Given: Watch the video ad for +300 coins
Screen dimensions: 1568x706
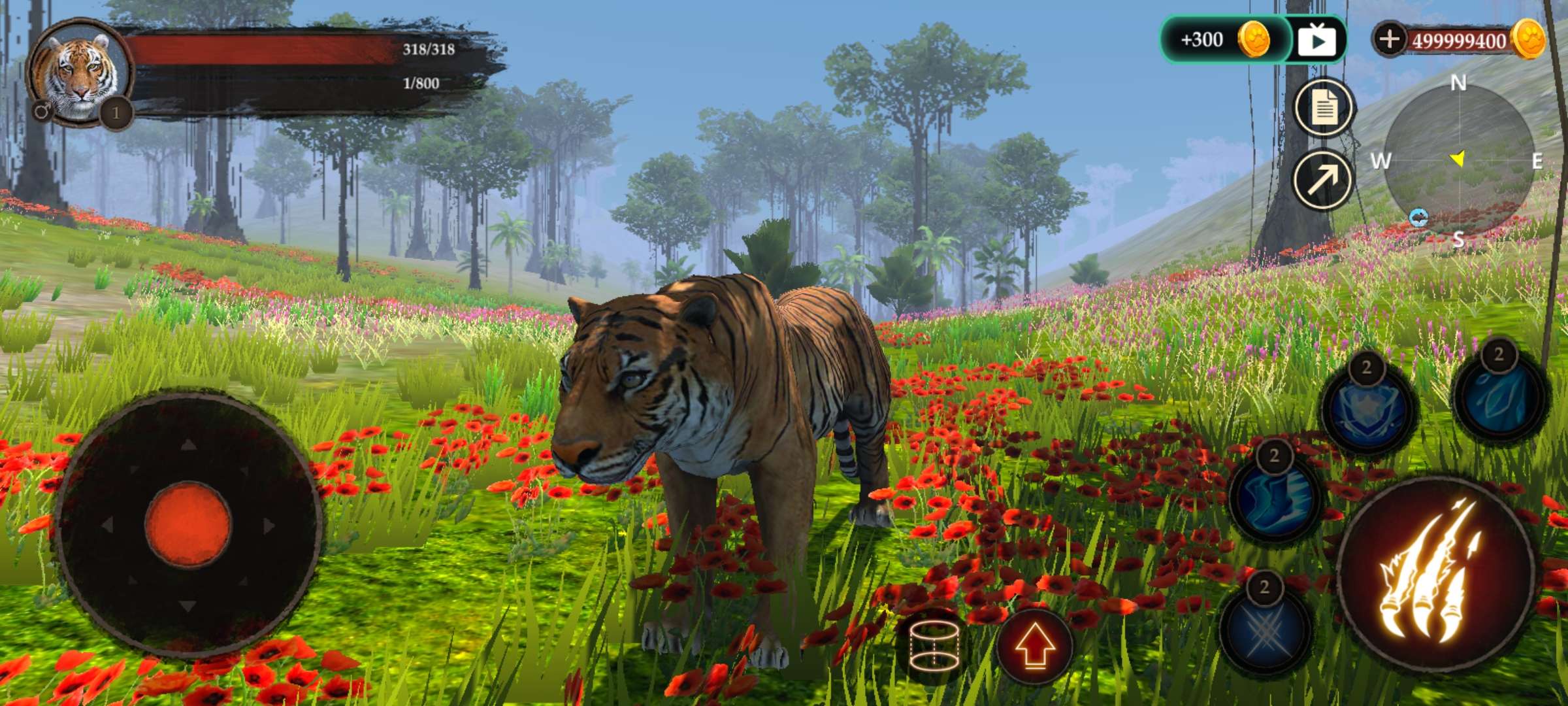Looking at the screenshot, I should click(x=1317, y=41).
